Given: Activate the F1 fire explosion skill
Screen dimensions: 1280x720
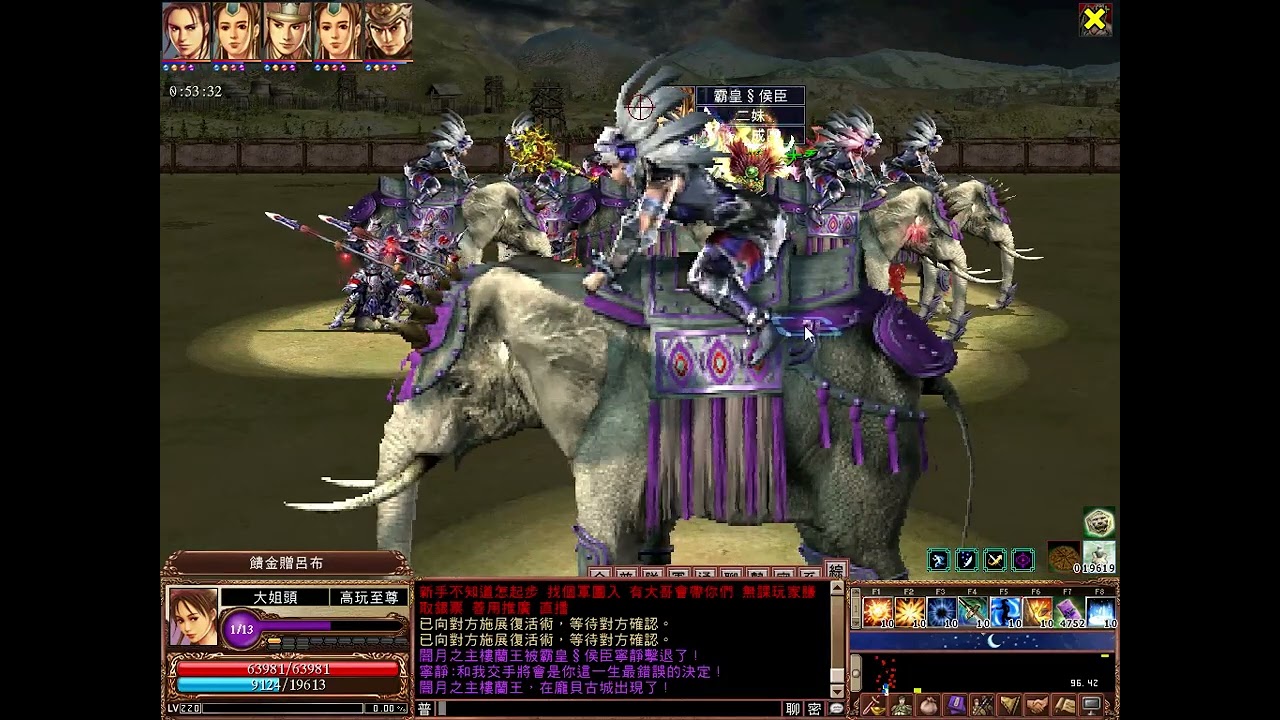Looking at the screenshot, I should 877,611.
